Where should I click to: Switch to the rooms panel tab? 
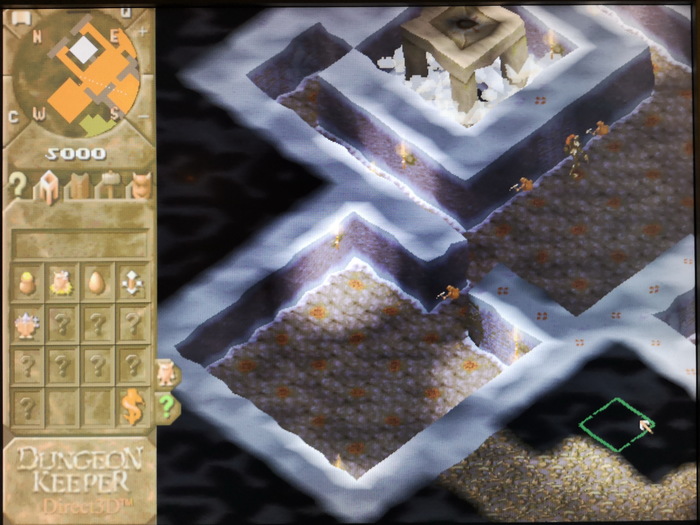pos(47,186)
